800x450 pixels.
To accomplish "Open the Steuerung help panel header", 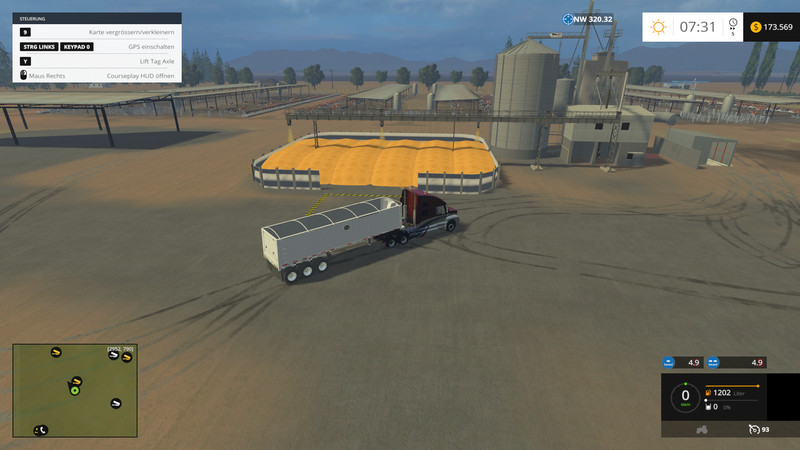I will [x=97, y=17].
